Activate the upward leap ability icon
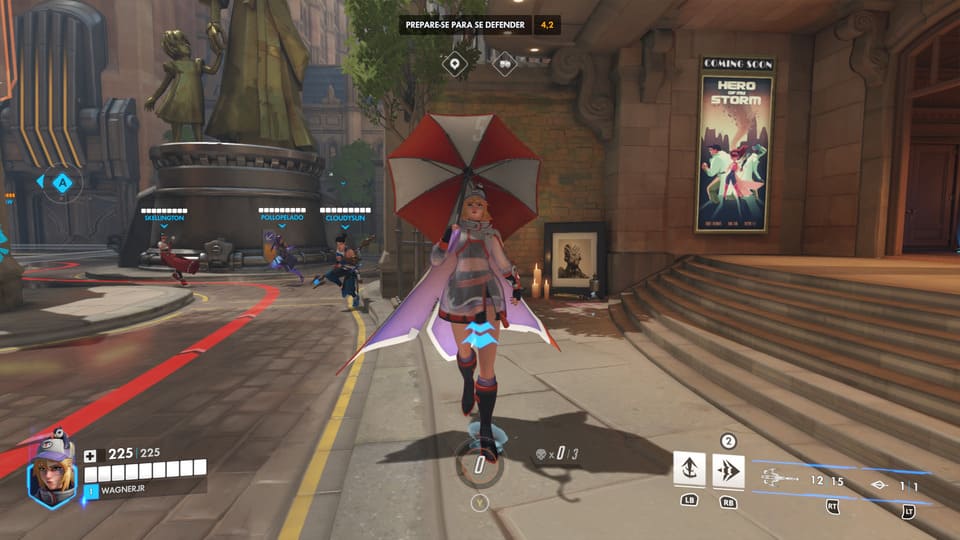 click(x=689, y=468)
